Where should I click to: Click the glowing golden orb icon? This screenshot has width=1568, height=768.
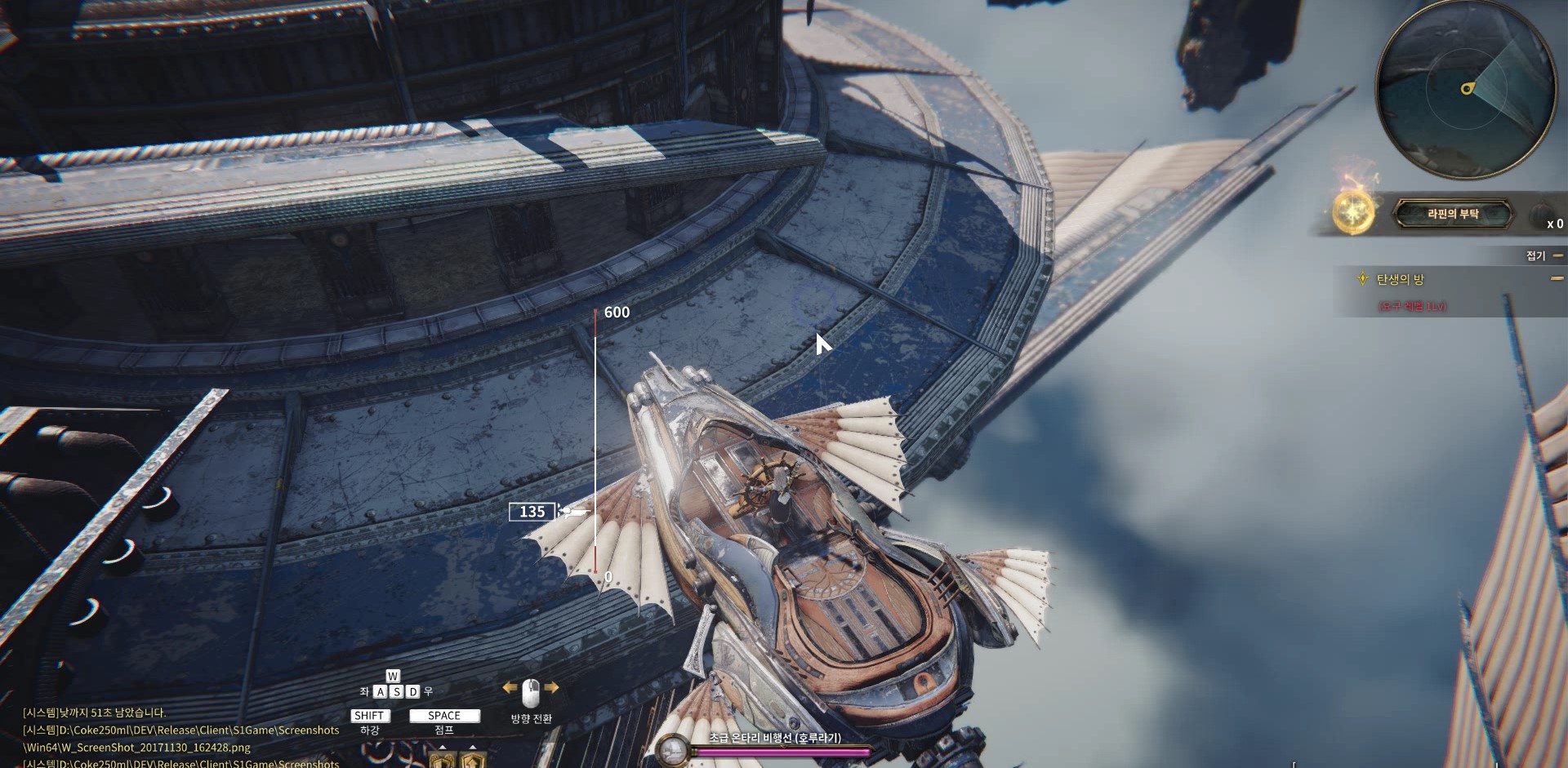point(1352,212)
